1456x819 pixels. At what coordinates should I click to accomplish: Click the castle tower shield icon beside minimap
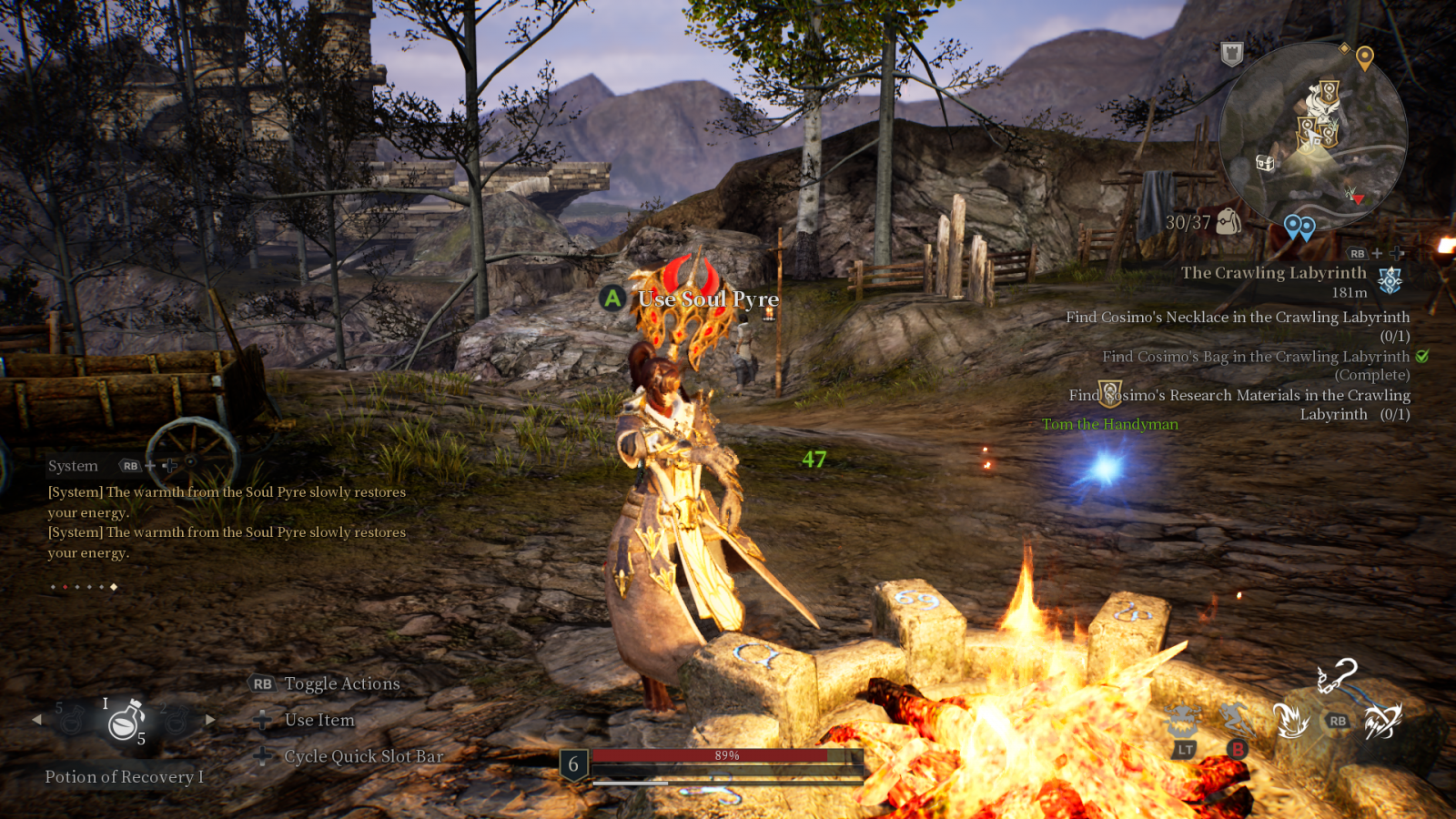1231,54
